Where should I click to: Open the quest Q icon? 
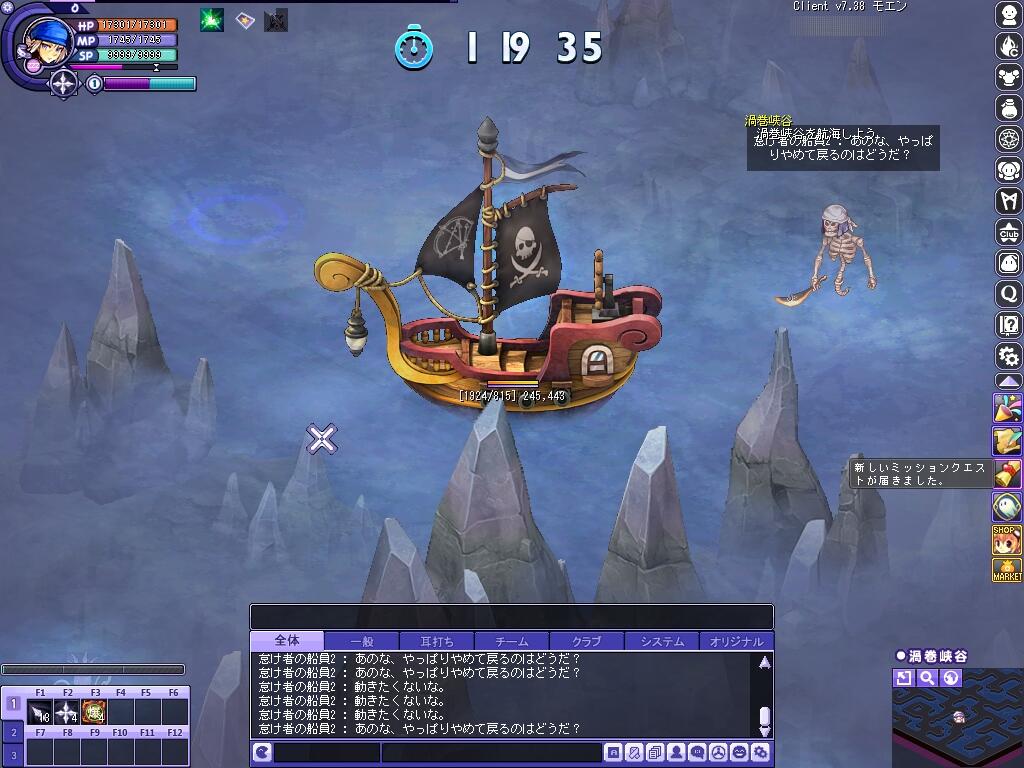(1008, 293)
